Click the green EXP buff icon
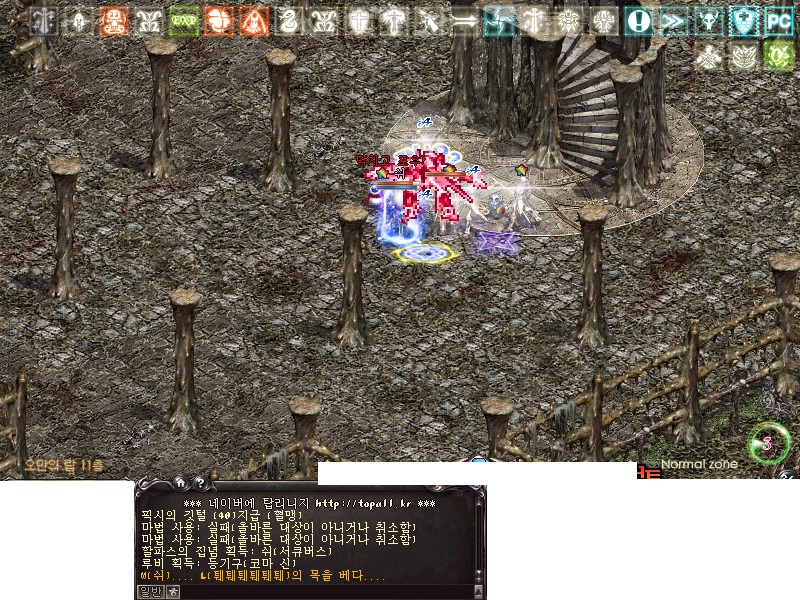800x600 pixels. pyautogui.click(x=183, y=21)
